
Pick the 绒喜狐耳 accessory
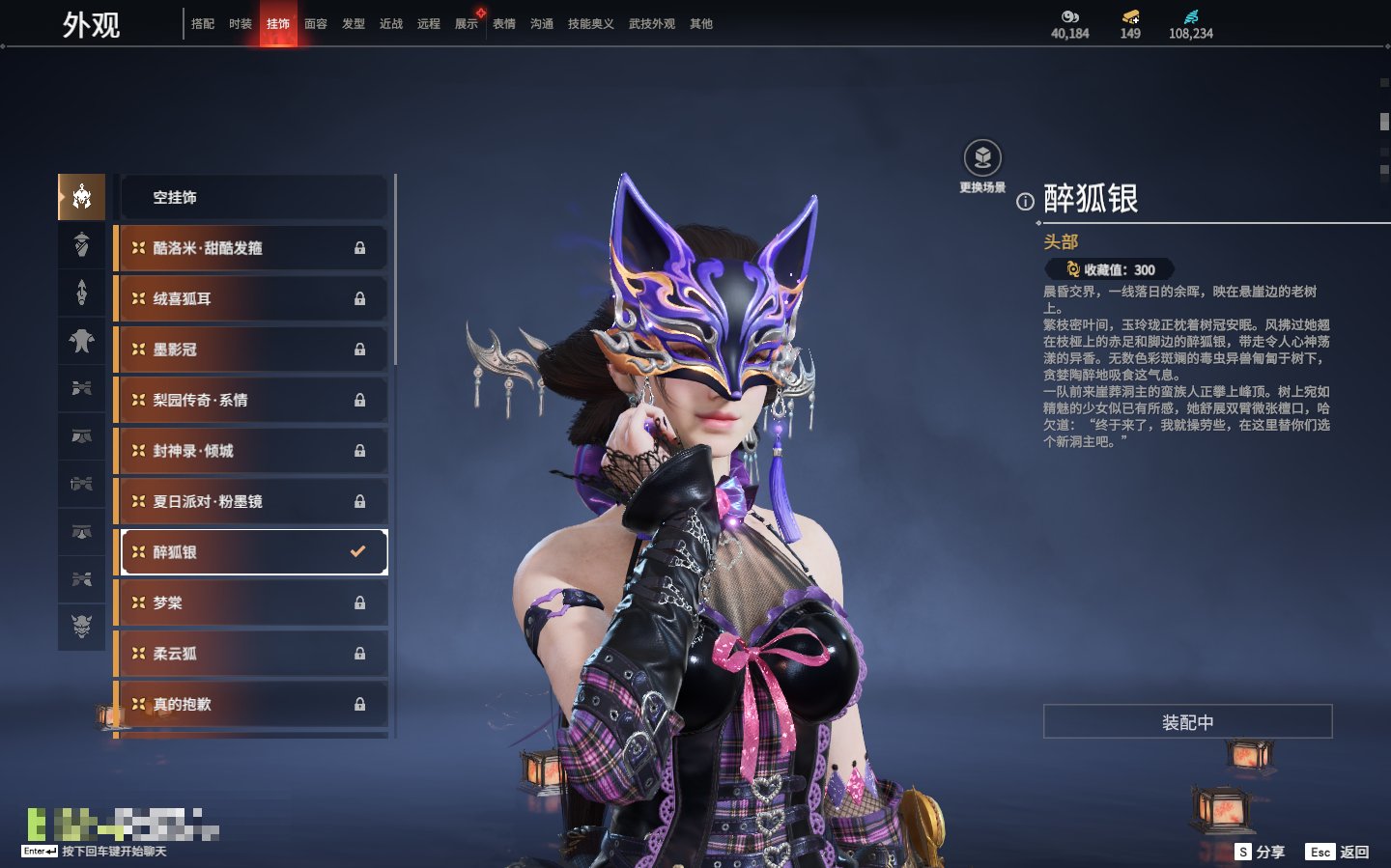coord(253,299)
